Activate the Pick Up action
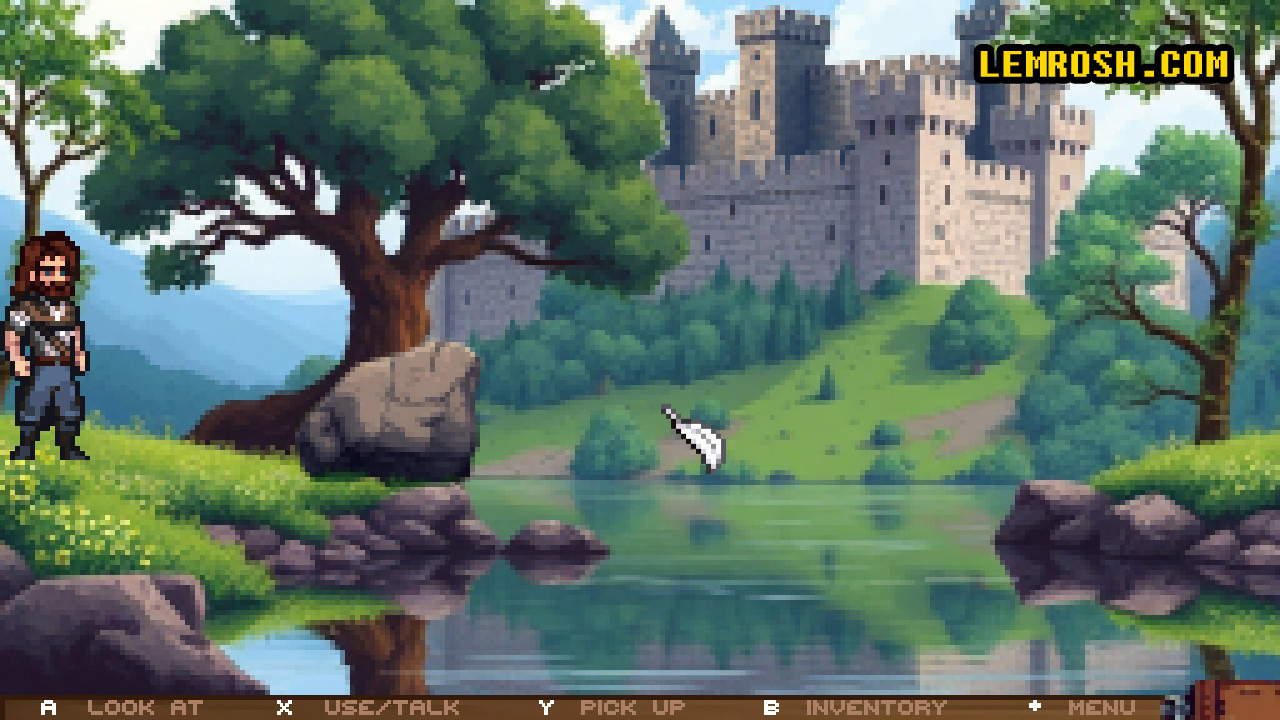The image size is (1280, 720). tap(632, 708)
